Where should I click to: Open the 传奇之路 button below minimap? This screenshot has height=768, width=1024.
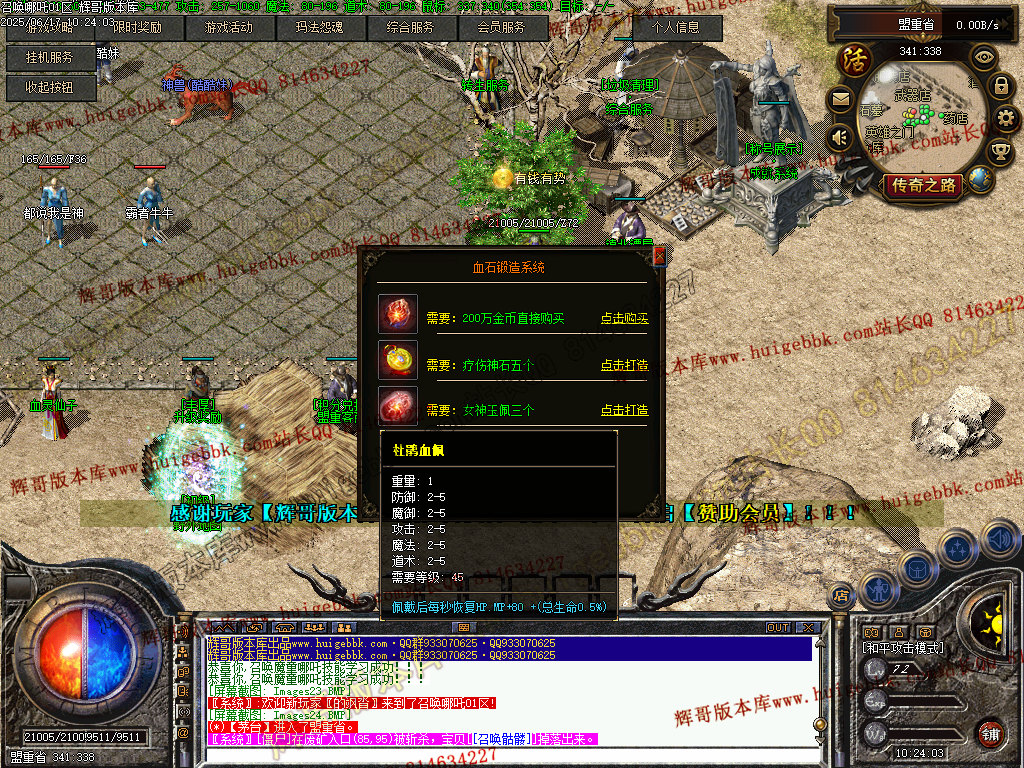pos(922,185)
